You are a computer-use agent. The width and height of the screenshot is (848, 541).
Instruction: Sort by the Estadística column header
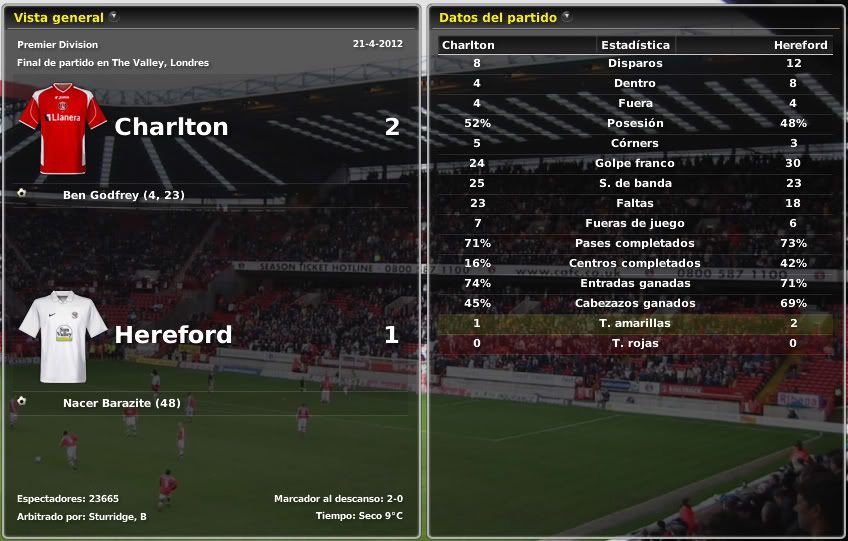tap(634, 45)
